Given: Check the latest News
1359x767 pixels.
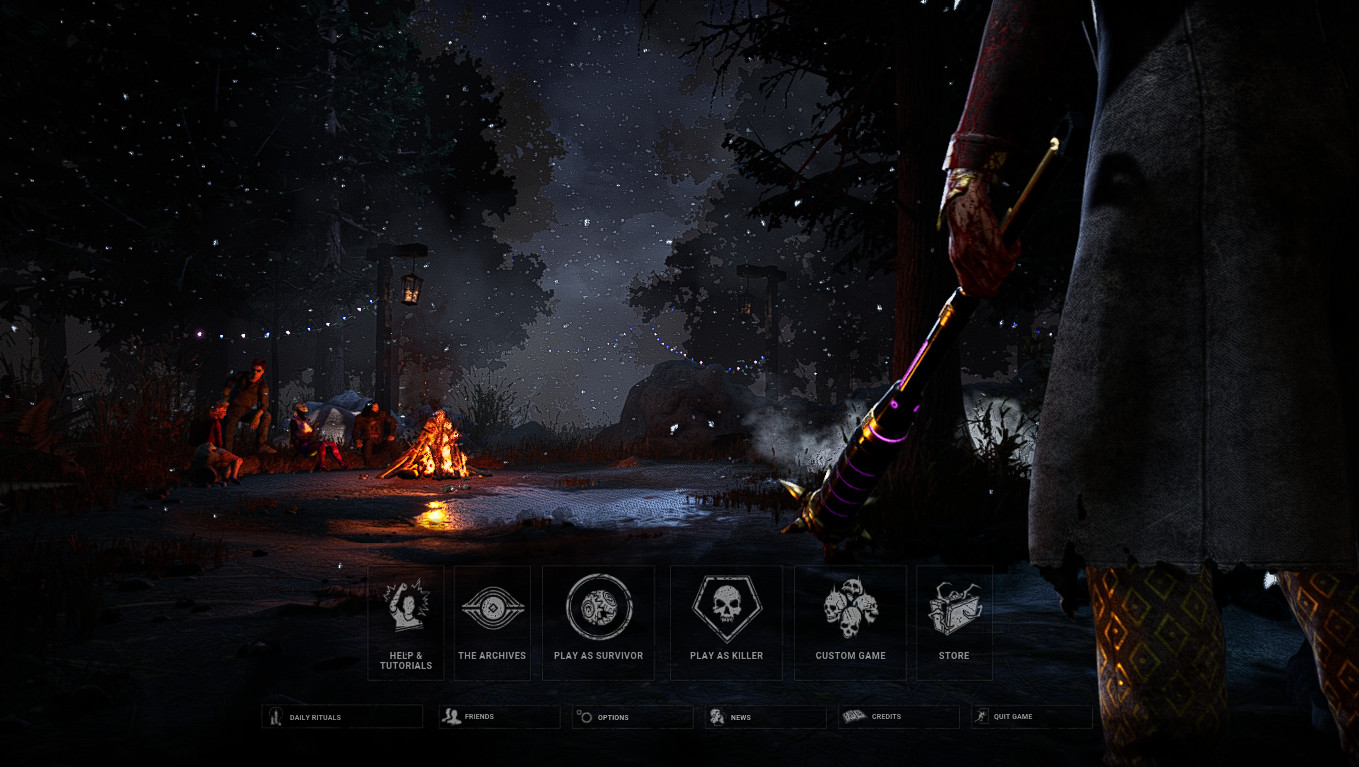Looking at the screenshot, I should (x=765, y=716).
